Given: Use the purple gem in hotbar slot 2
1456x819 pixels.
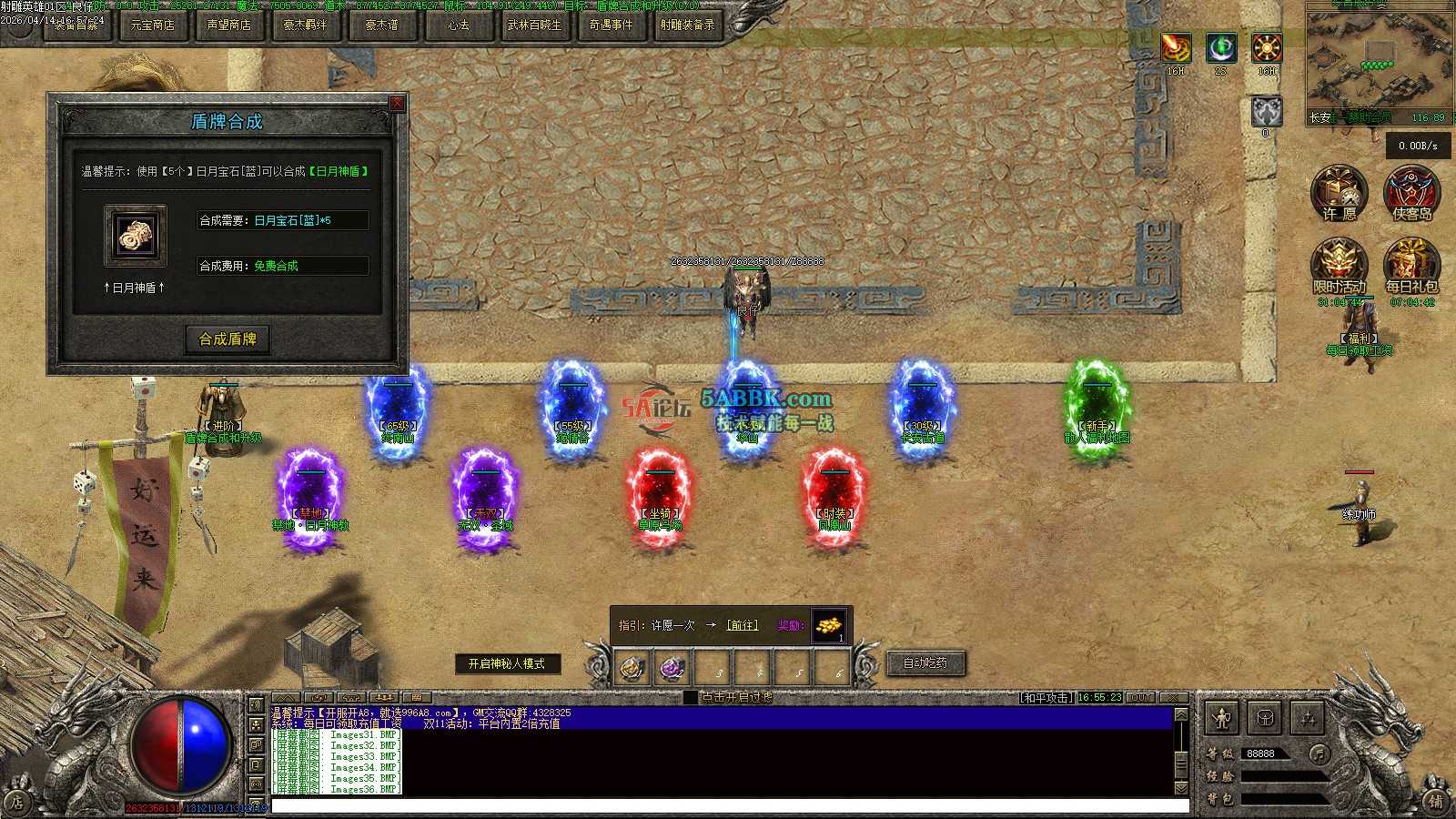Looking at the screenshot, I should (672, 669).
